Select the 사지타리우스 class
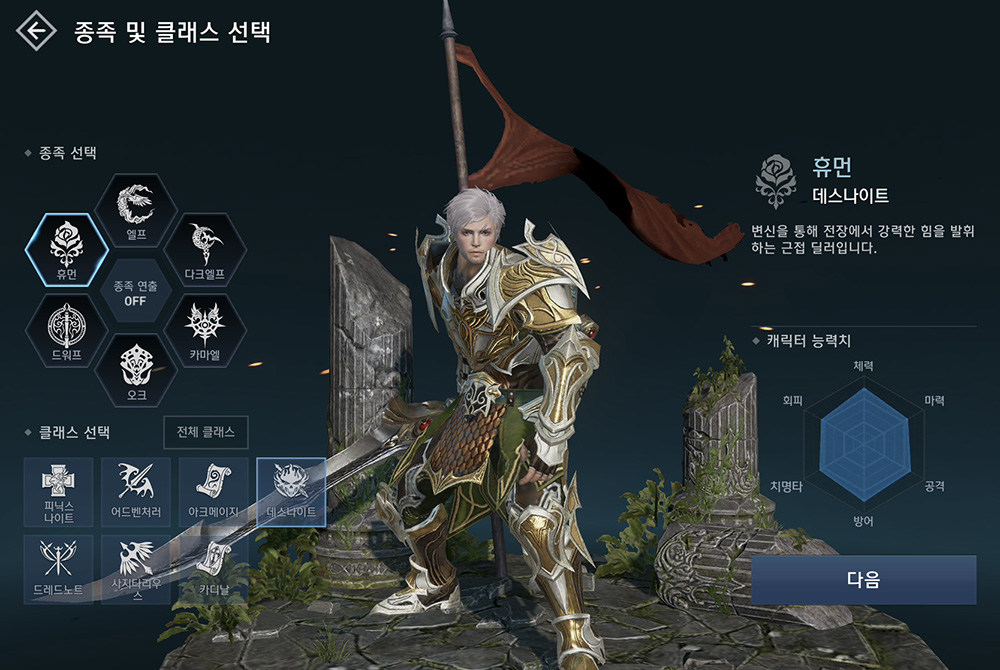 point(136,568)
